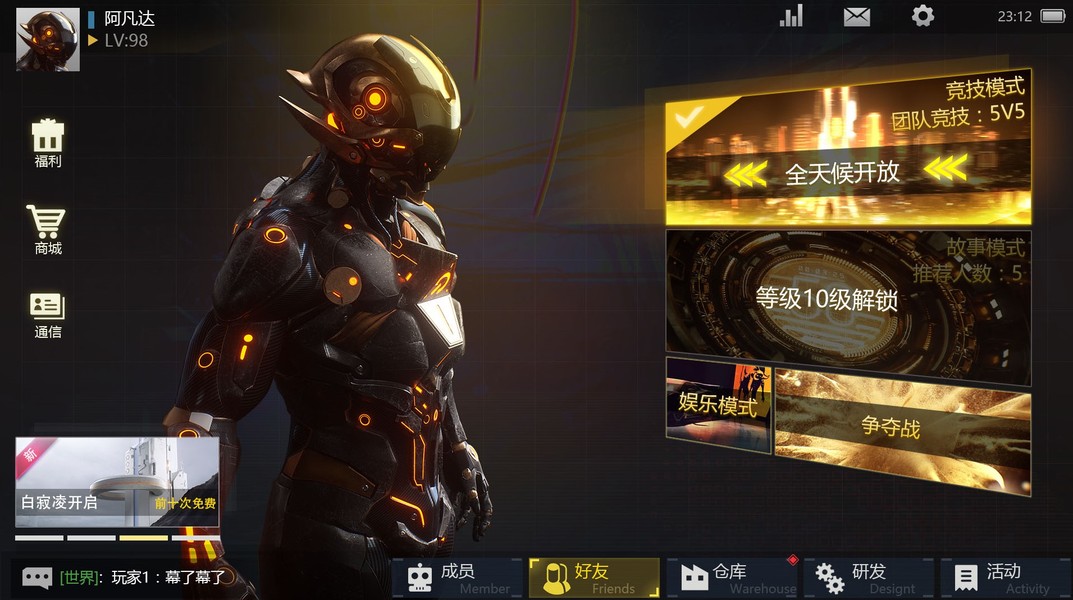Image resolution: width=1073 pixels, height=600 pixels.
Task: Enter the 娱乐模式 entertainment mode
Action: (x=718, y=405)
